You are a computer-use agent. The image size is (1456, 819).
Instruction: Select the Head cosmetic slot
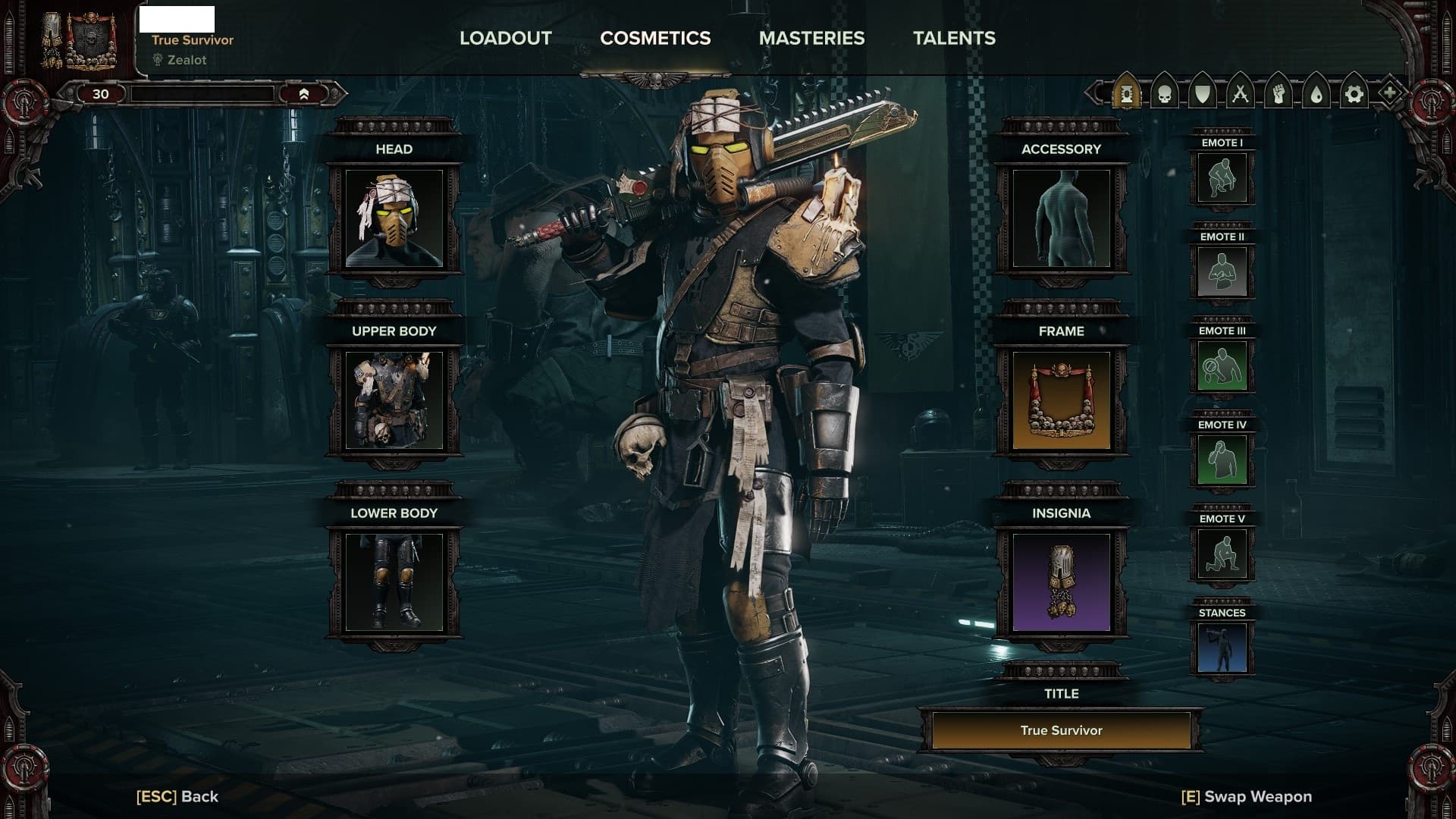394,218
